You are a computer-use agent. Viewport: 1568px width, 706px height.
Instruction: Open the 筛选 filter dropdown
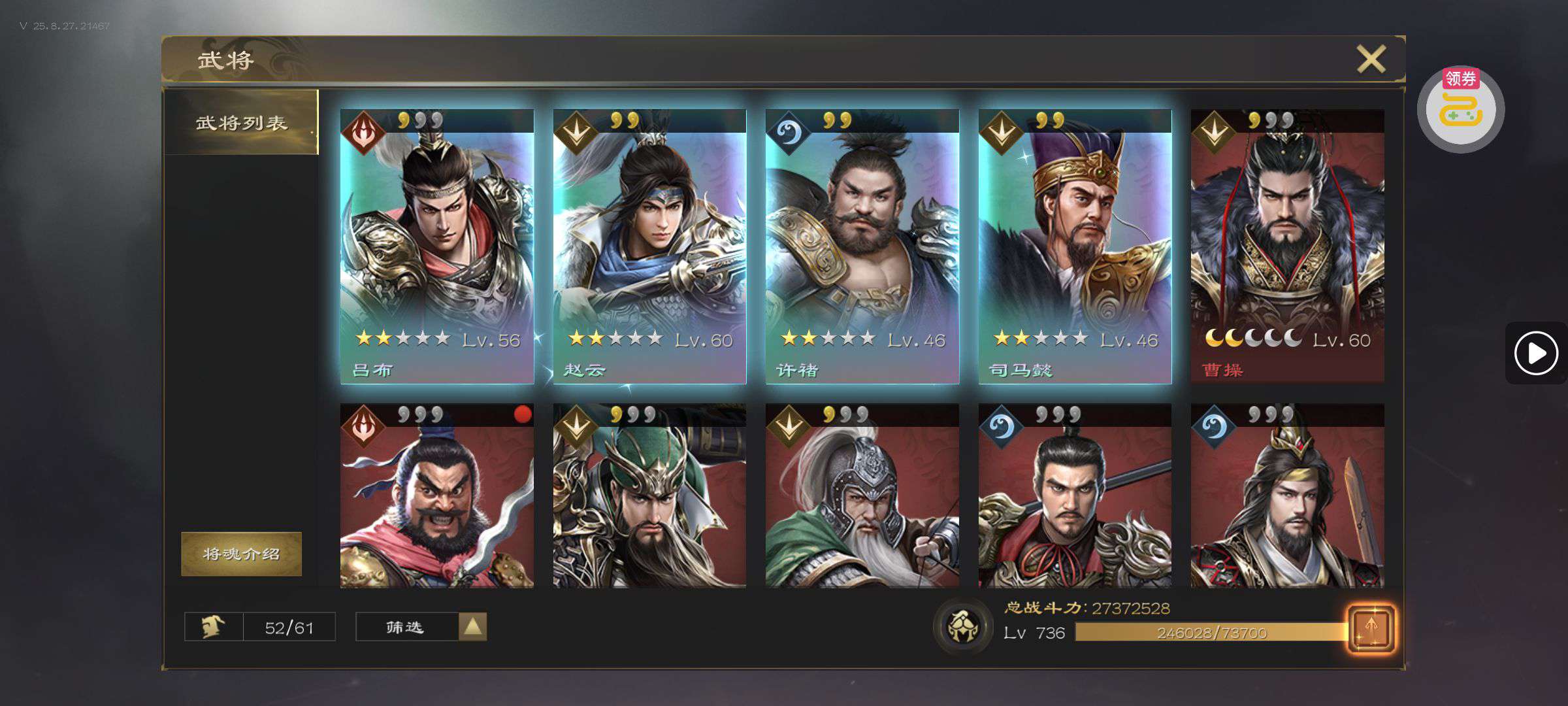coord(421,627)
